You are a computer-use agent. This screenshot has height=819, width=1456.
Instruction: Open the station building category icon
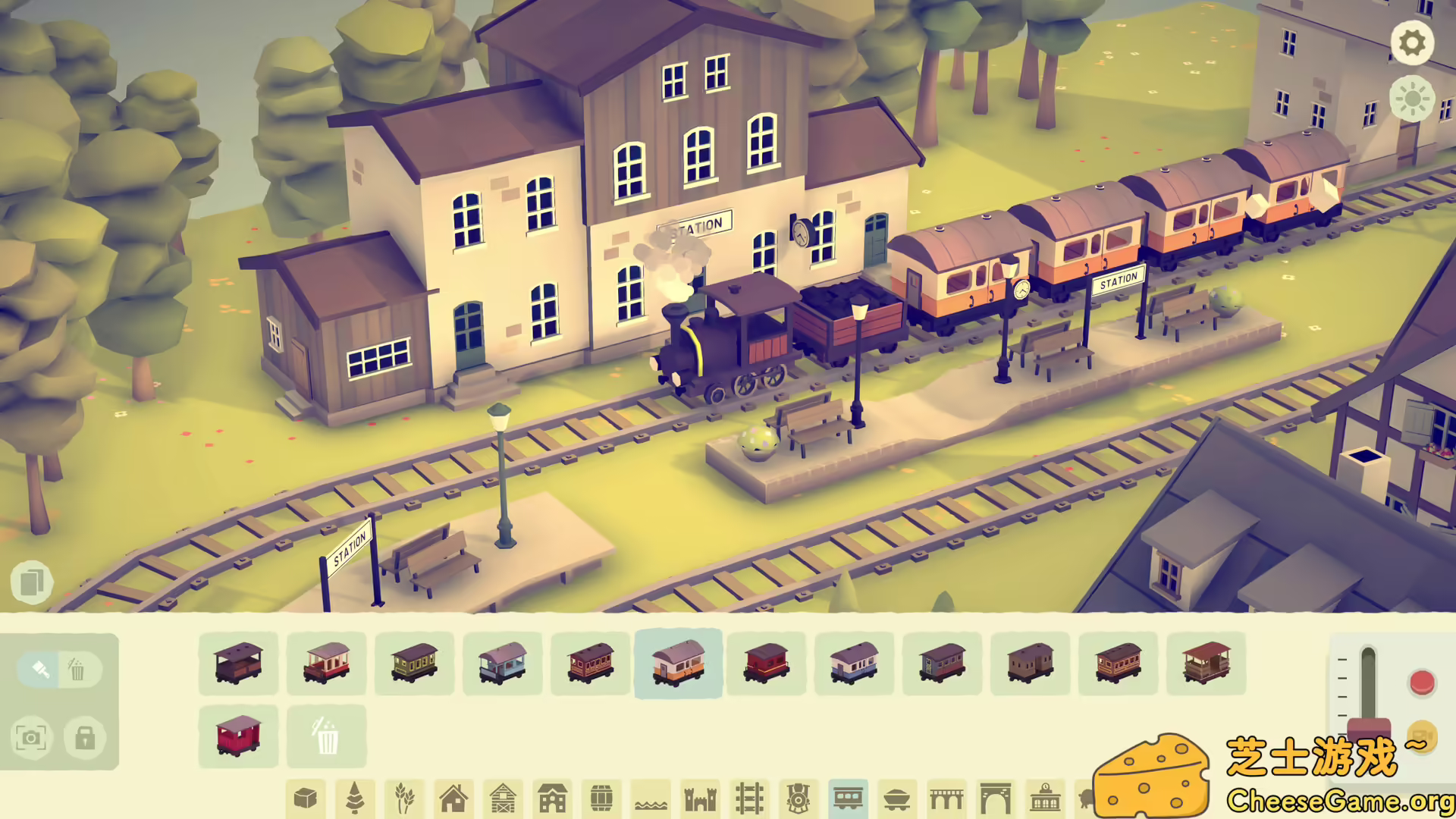point(1046,799)
